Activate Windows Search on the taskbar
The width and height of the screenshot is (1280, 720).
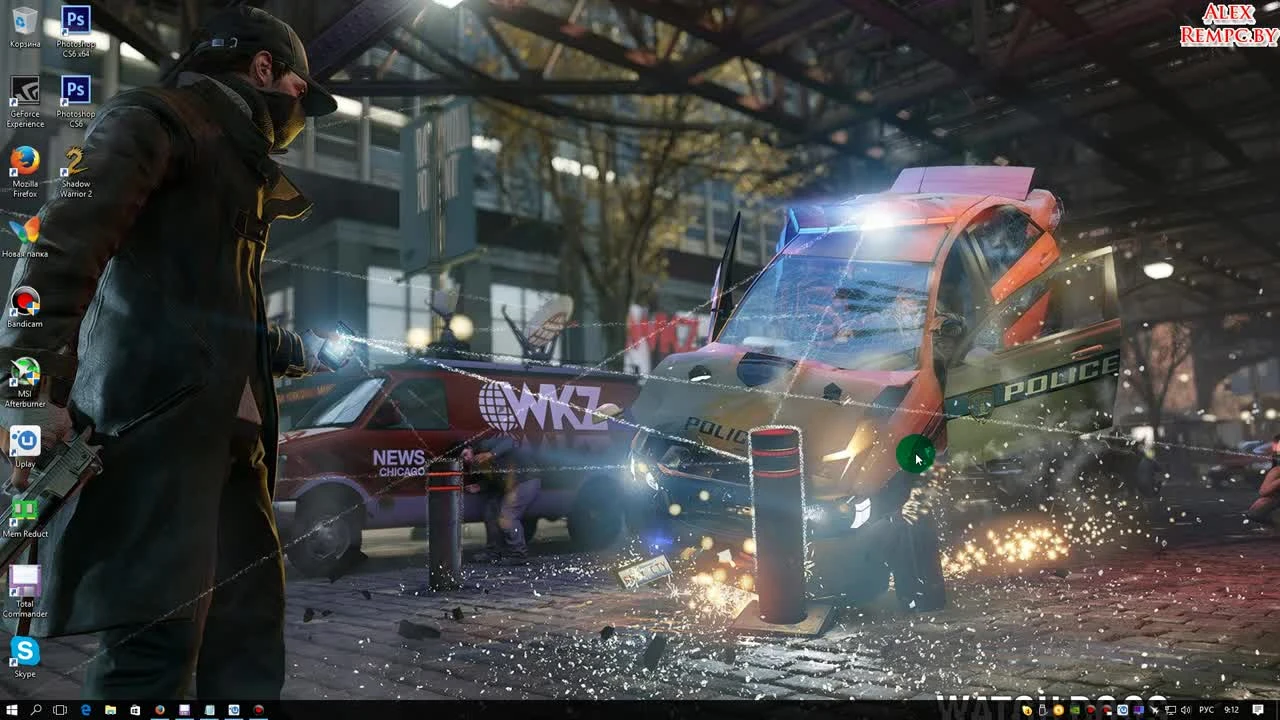tap(36, 711)
